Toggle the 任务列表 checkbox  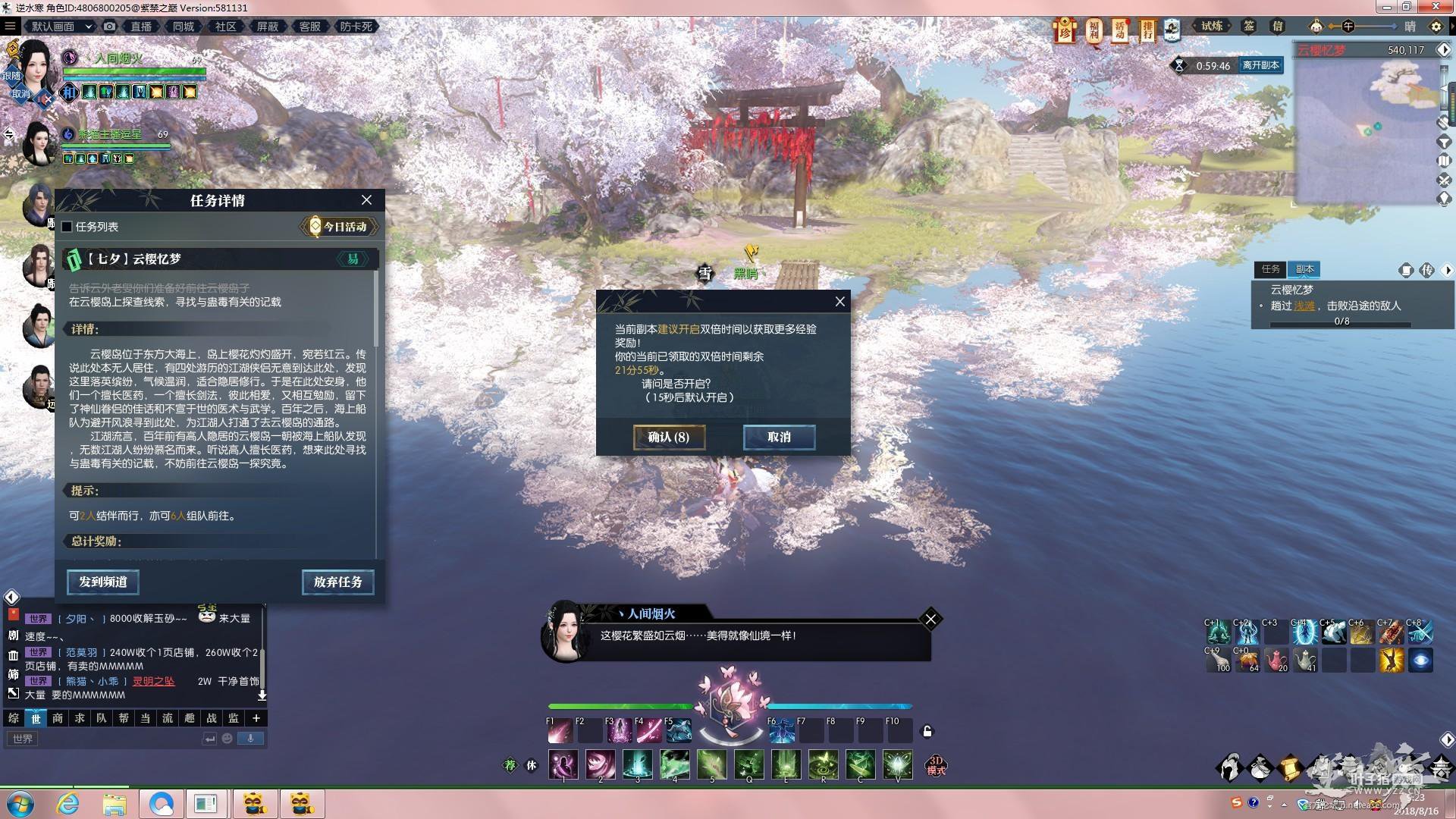(67, 227)
